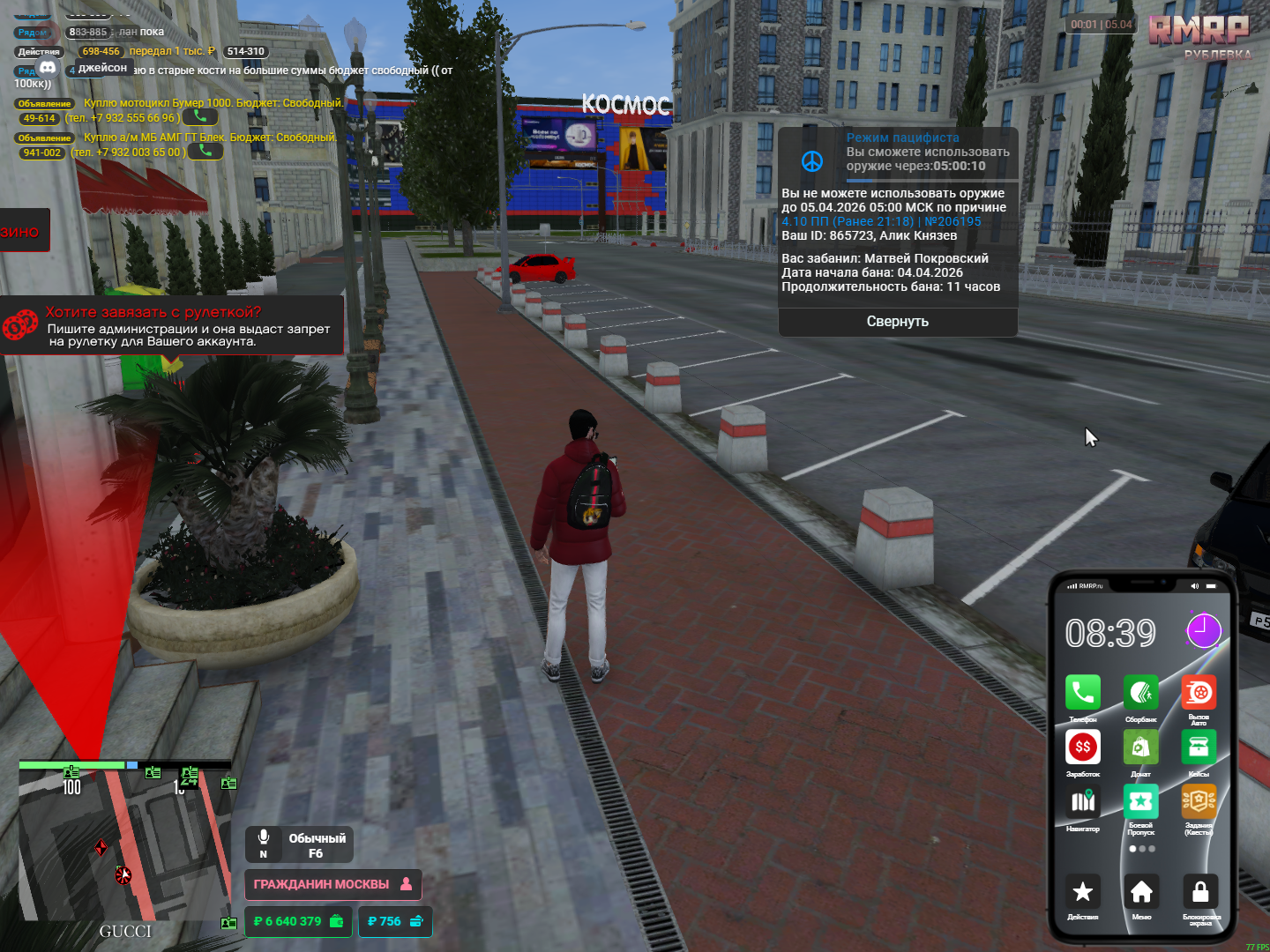This screenshot has height=952, width=1270.
Task: Click the minimap in the corner
Action: coord(123,842)
